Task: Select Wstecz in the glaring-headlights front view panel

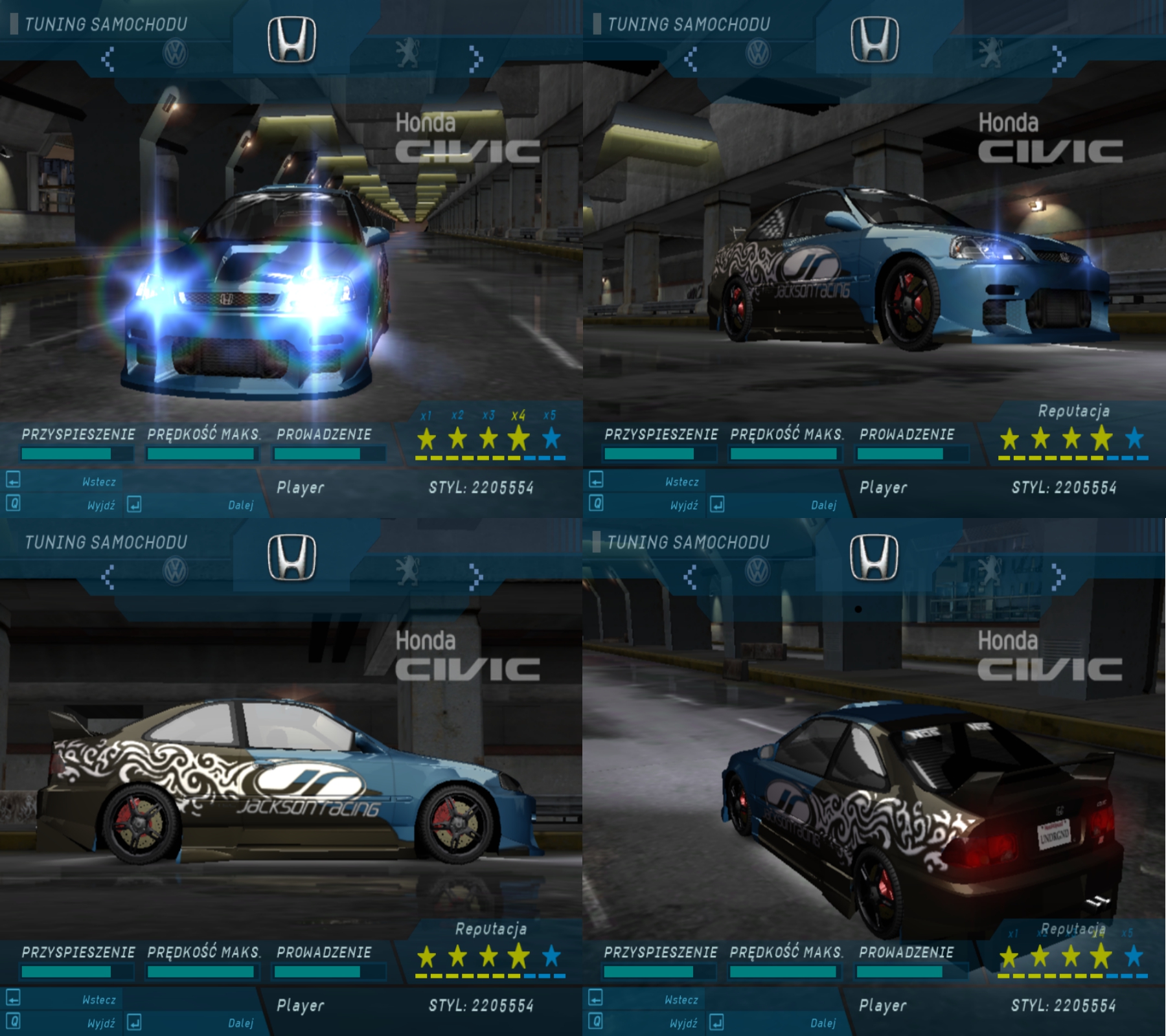Action: click(x=98, y=482)
